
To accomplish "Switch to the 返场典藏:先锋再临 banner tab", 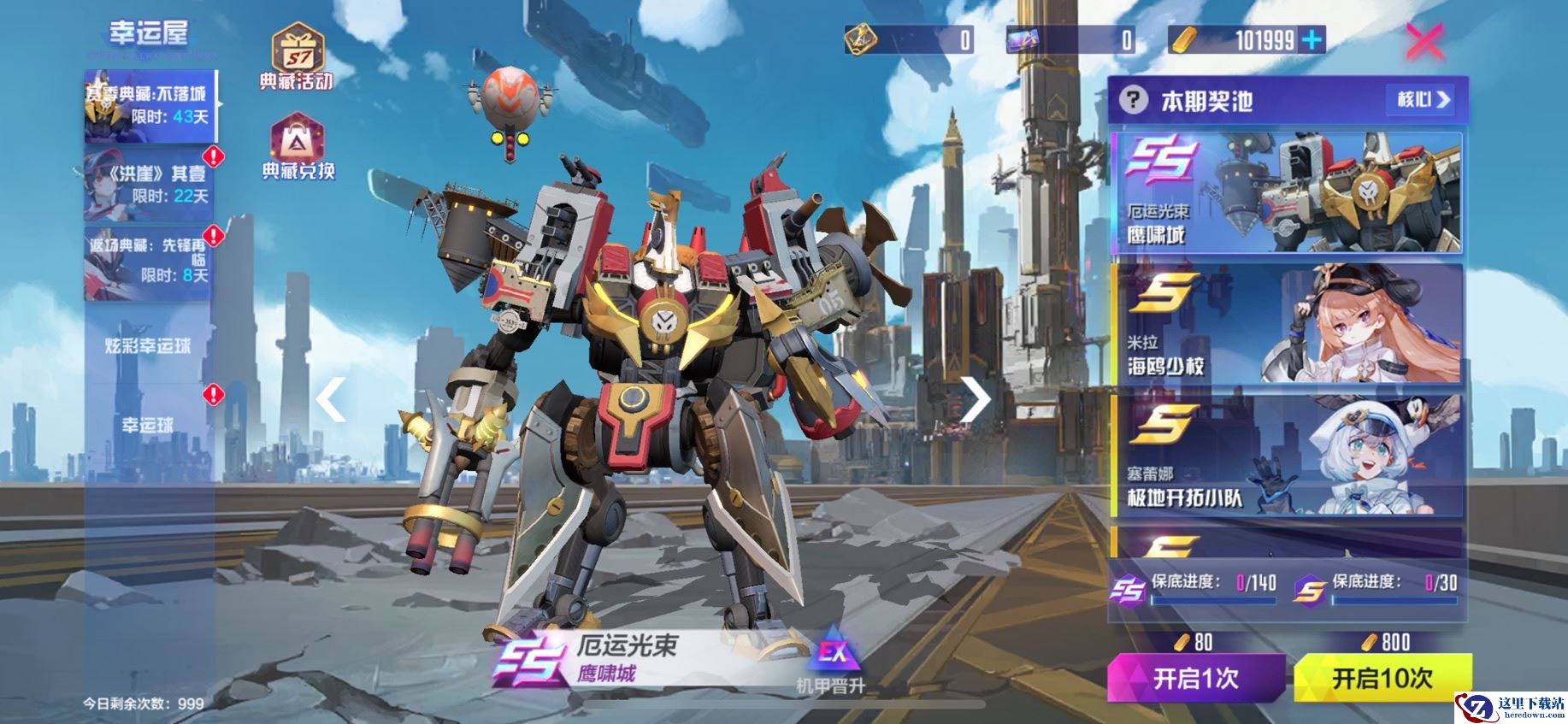I will coord(149,261).
